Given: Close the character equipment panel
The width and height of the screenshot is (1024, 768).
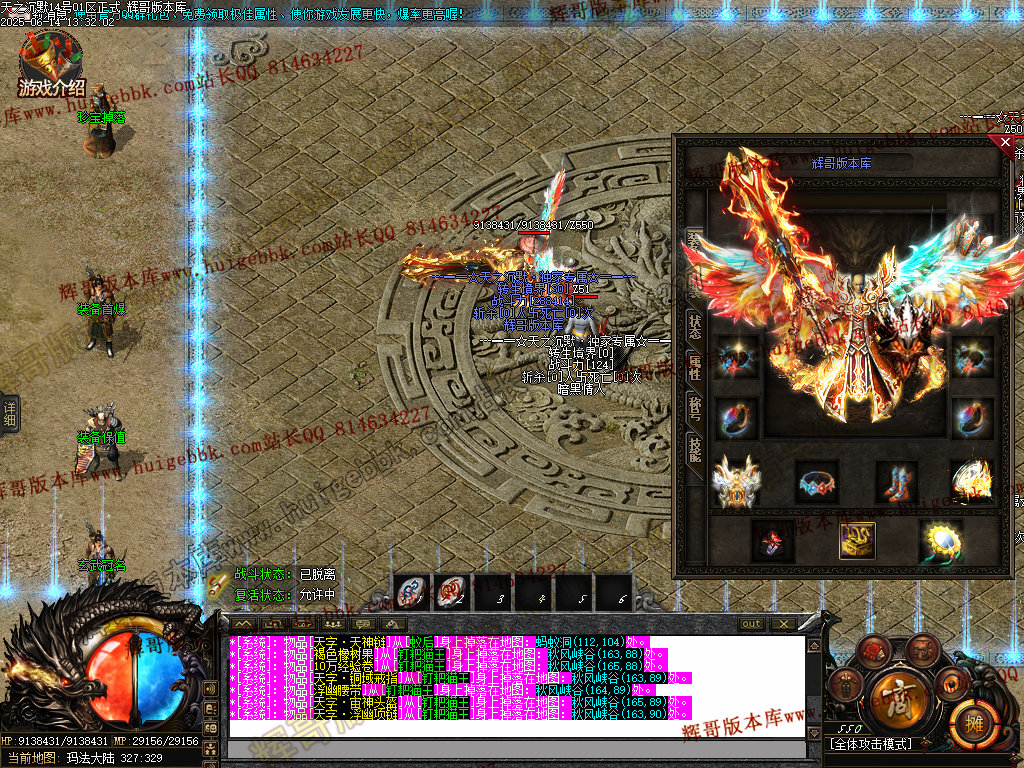Looking at the screenshot, I should click(x=1005, y=143).
